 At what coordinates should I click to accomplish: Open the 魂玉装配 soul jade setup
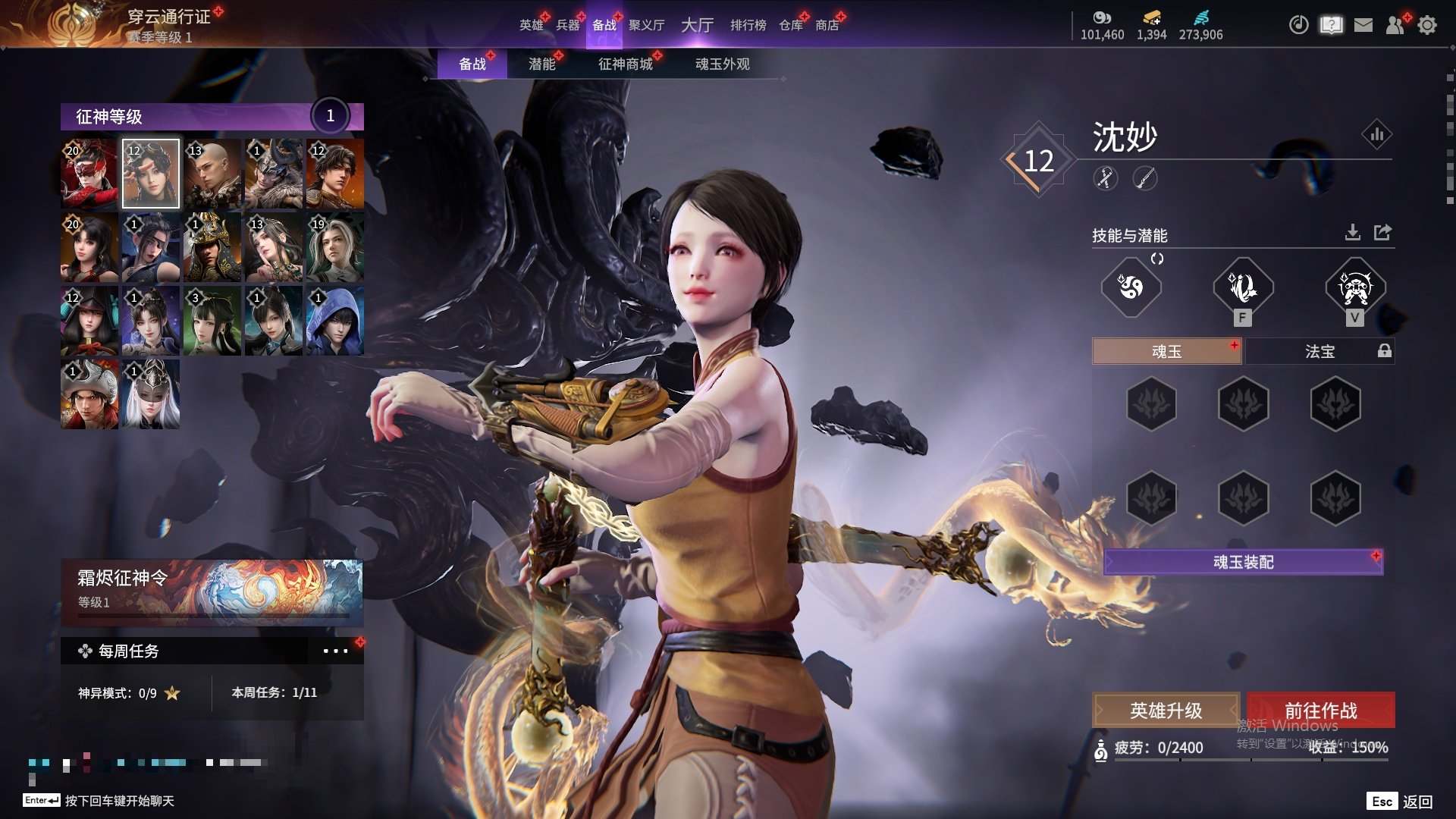1243,562
